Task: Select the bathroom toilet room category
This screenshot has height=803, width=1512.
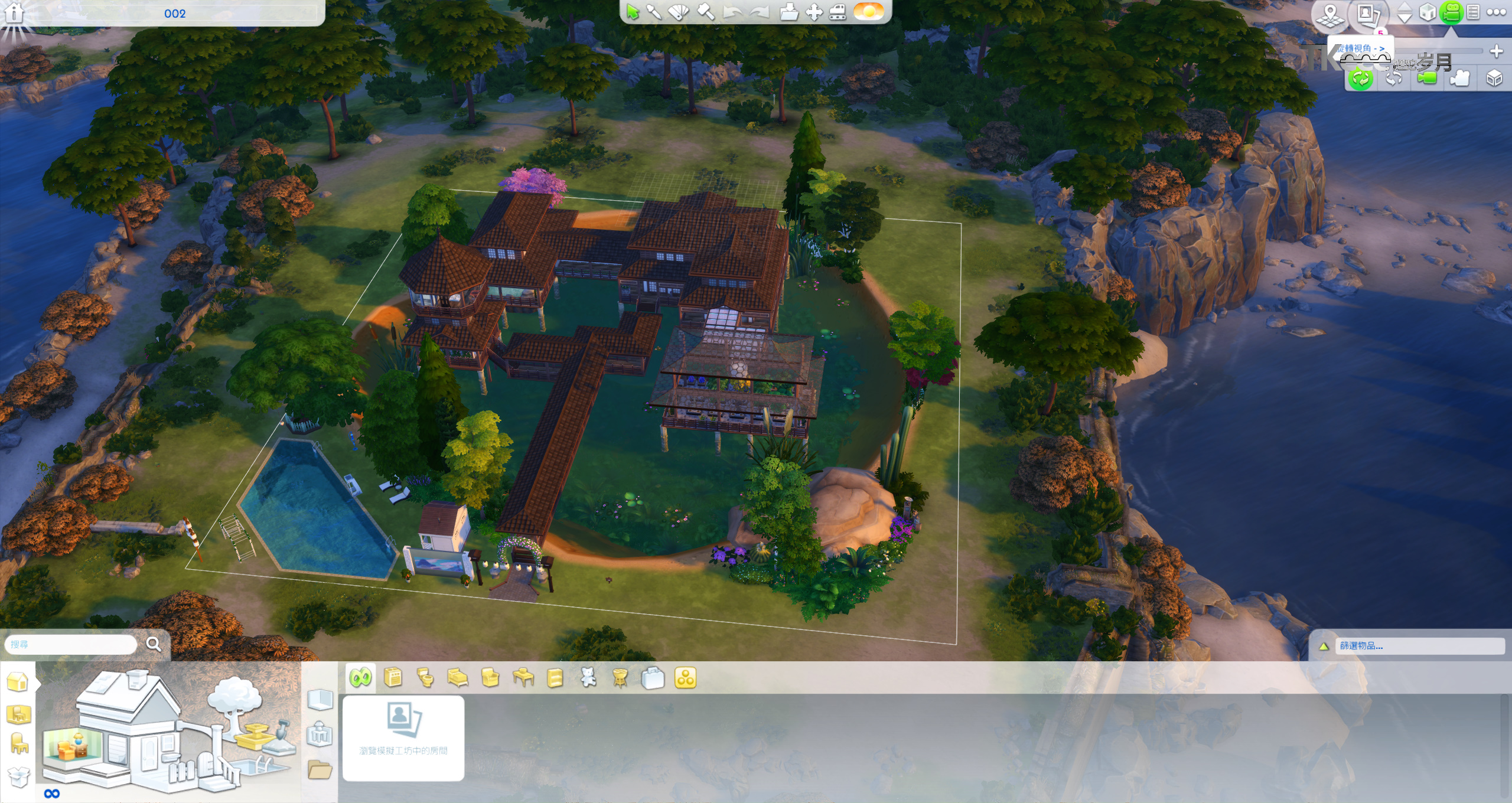Action: coord(425,678)
